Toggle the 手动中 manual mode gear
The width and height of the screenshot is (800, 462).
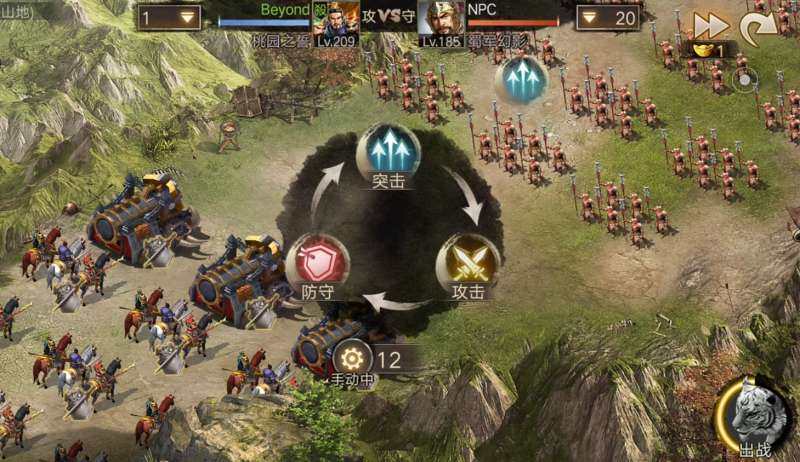(x=351, y=359)
